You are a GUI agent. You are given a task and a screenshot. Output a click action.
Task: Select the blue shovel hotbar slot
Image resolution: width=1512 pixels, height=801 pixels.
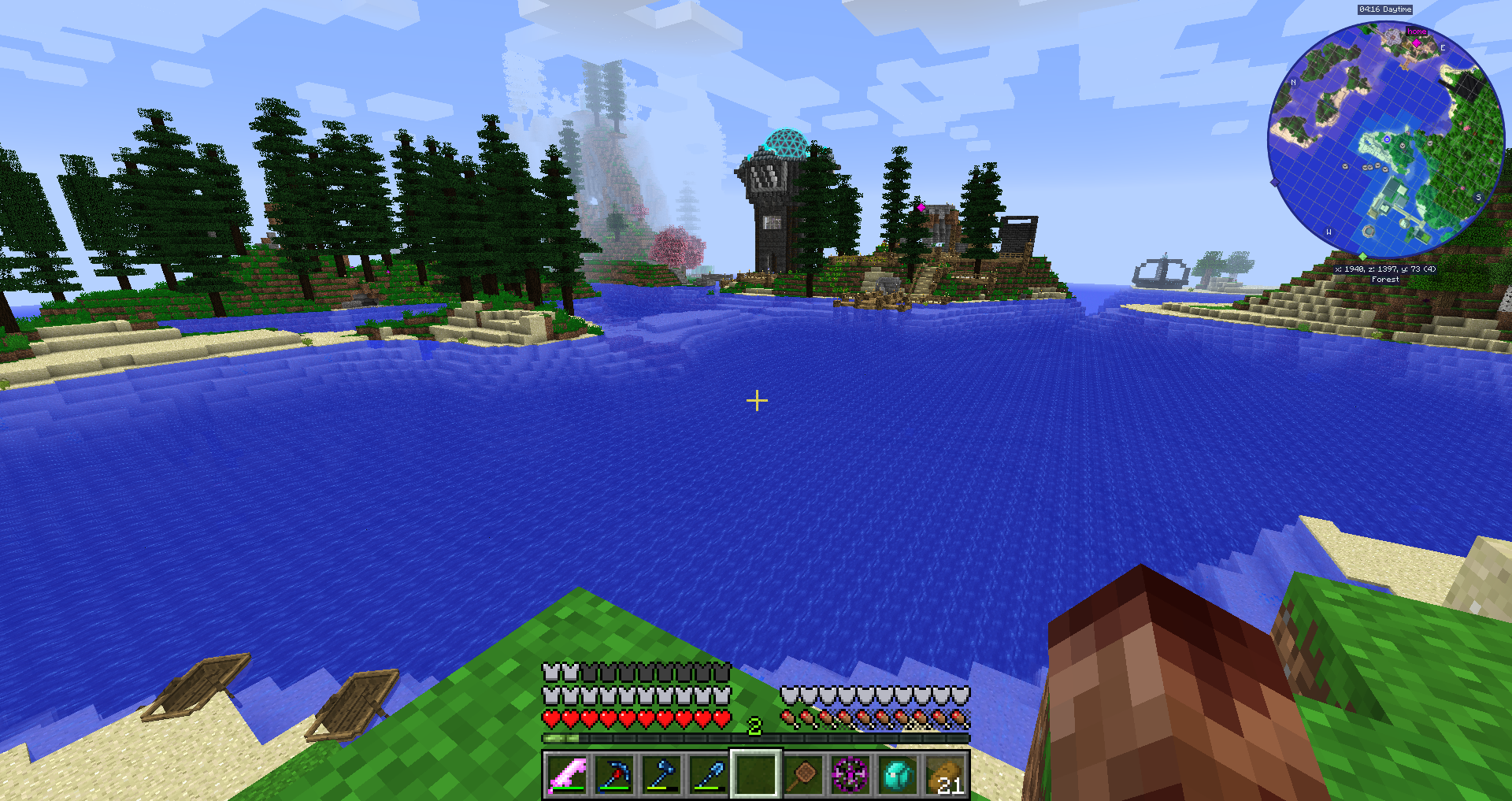pos(709,775)
